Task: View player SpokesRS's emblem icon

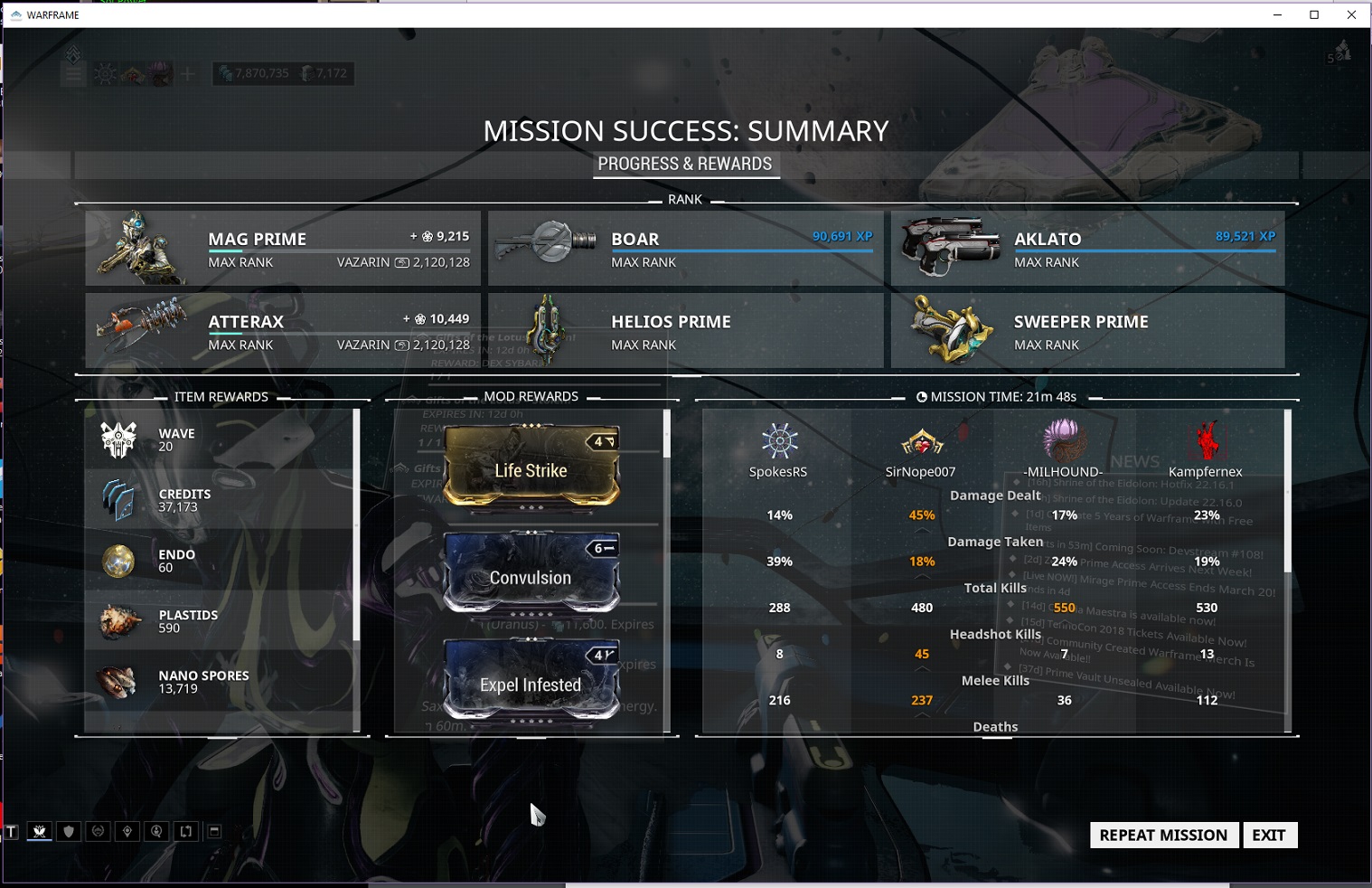Action: (x=779, y=441)
